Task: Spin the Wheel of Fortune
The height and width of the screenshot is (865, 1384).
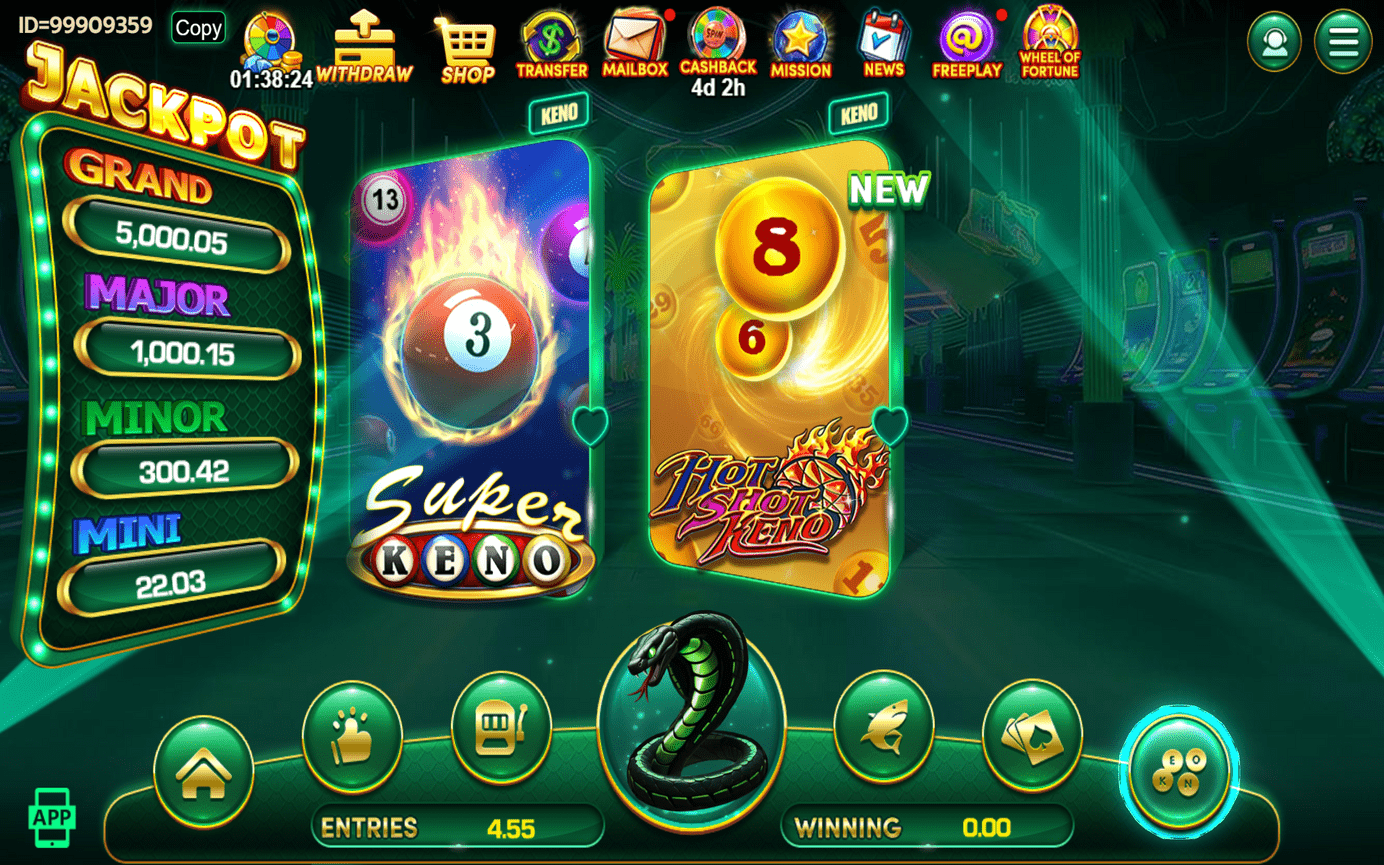Action: [1049, 42]
